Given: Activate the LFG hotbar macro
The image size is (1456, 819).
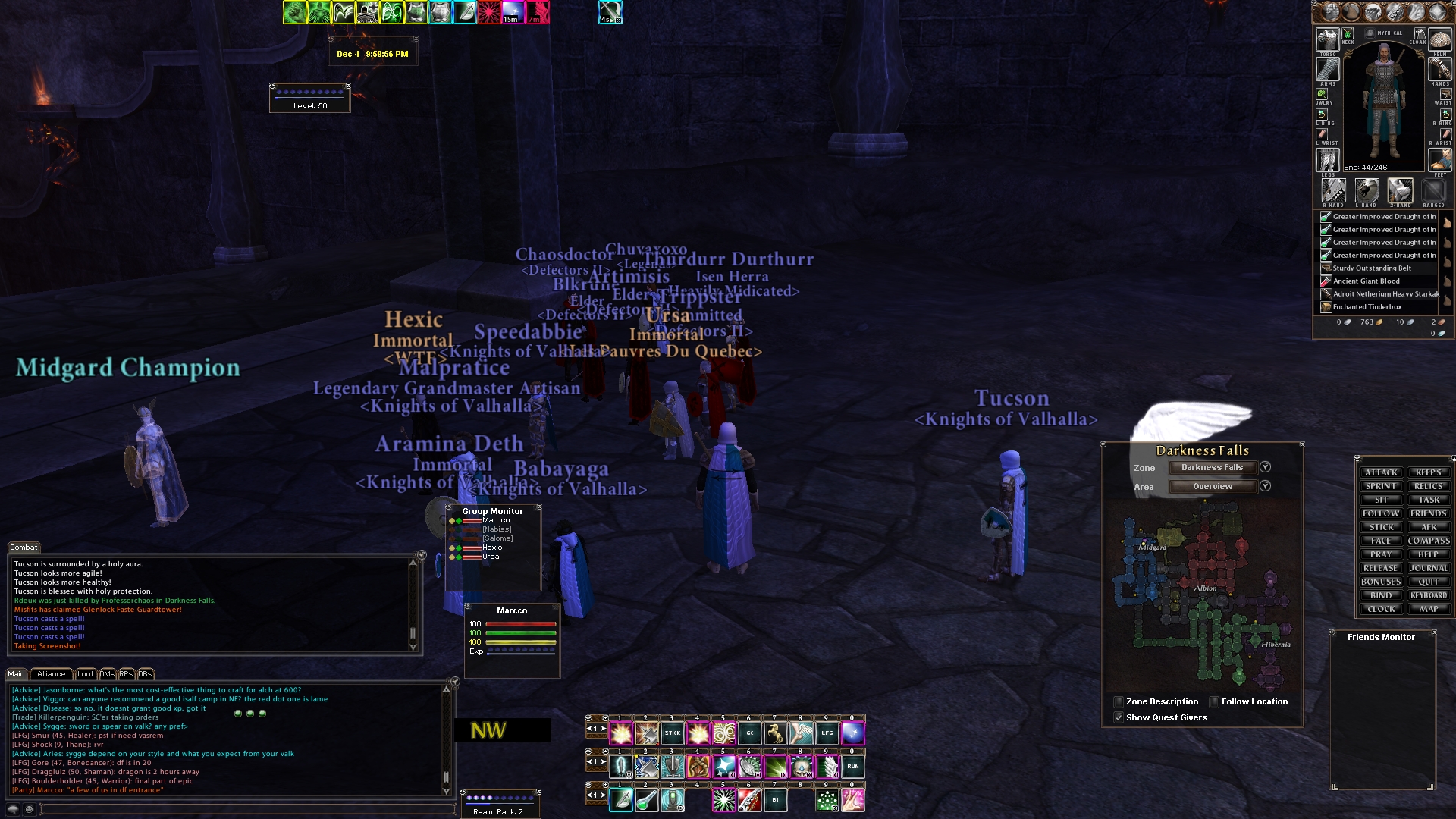Looking at the screenshot, I should [x=827, y=733].
